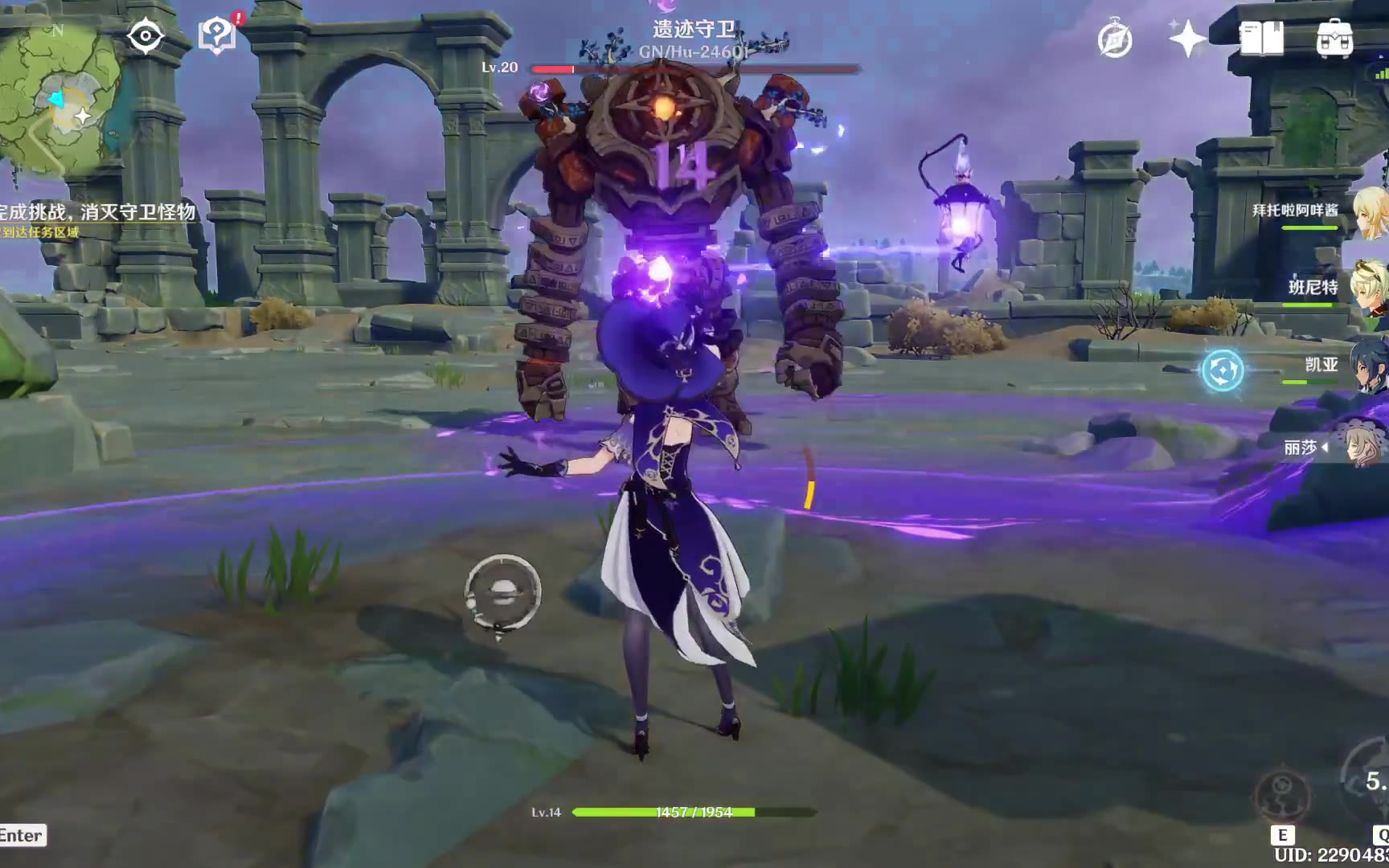Toggle the eye-shaped elemental sight icon
1389x868 pixels.
click(x=145, y=36)
